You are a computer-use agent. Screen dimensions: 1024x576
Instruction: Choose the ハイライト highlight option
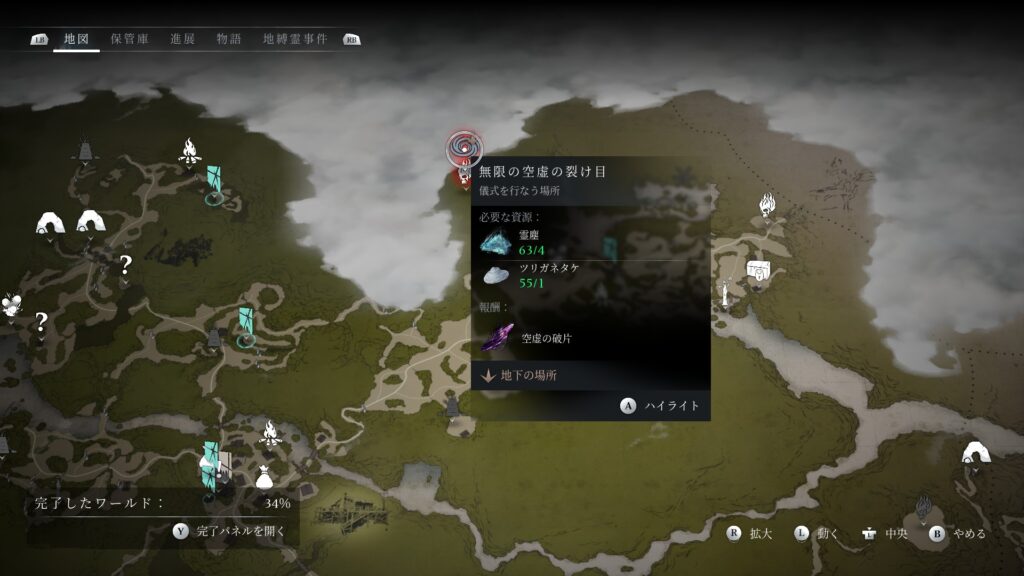point(660,406)
